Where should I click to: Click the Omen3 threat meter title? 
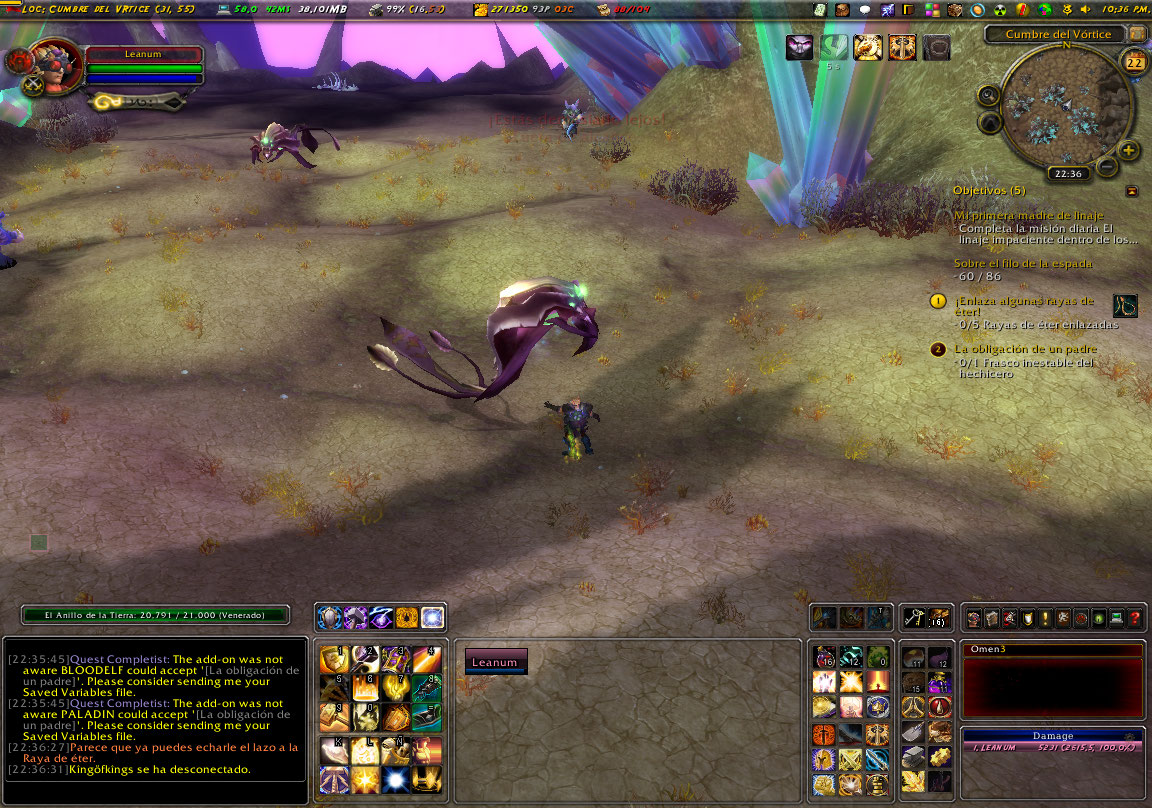tap(1052, 650)
